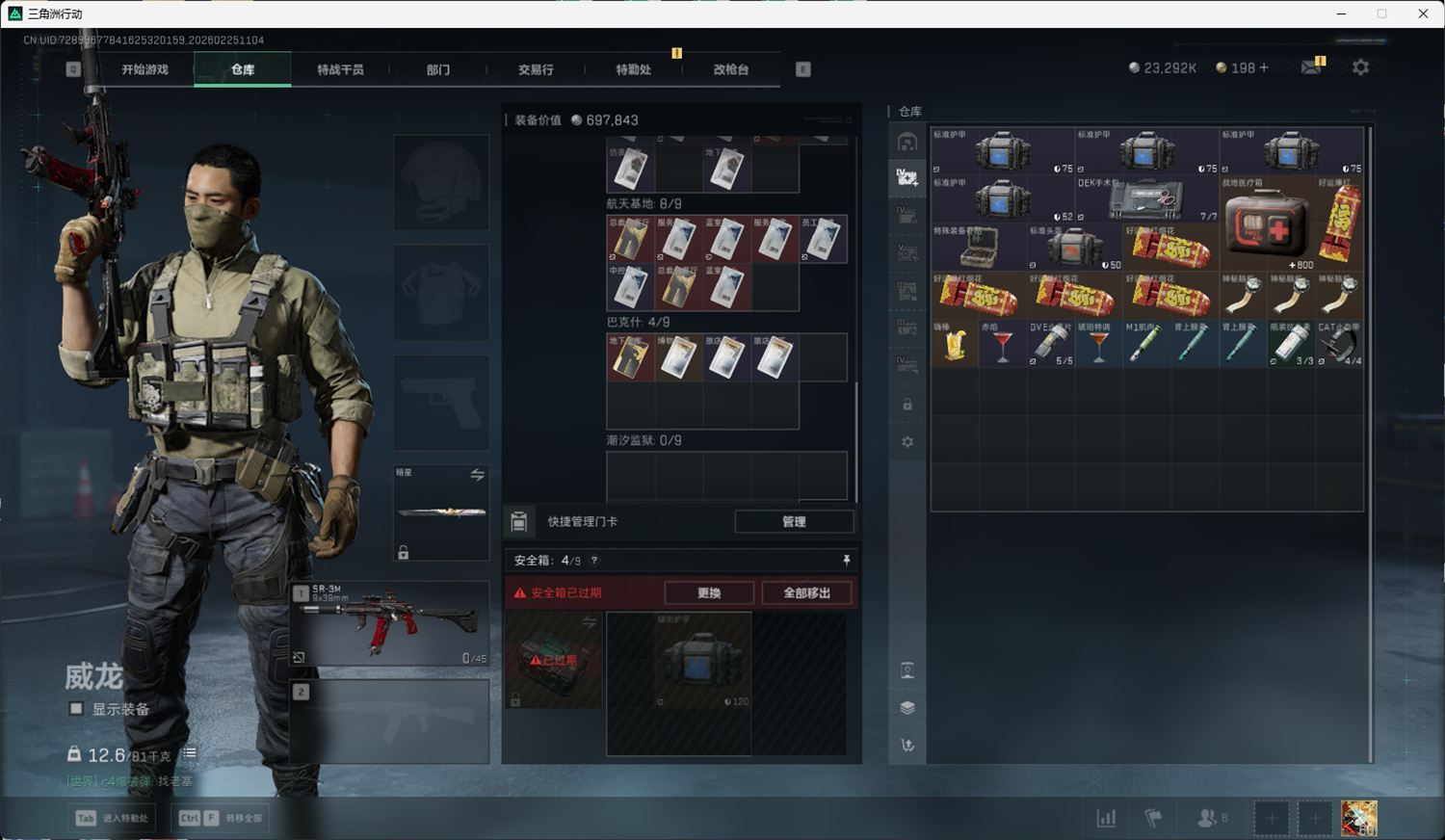1445x840 pixels.
Task: Remove all with the 全部移出 button
Action: pos(806,592)
